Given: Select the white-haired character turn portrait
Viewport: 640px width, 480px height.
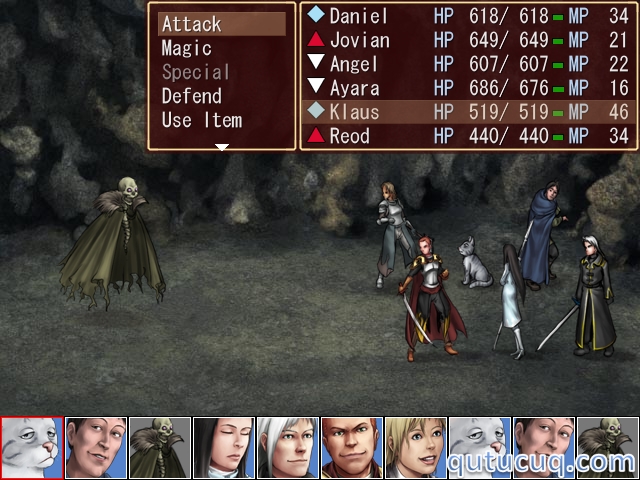Looking at the screenshot, I should [288, 448].
